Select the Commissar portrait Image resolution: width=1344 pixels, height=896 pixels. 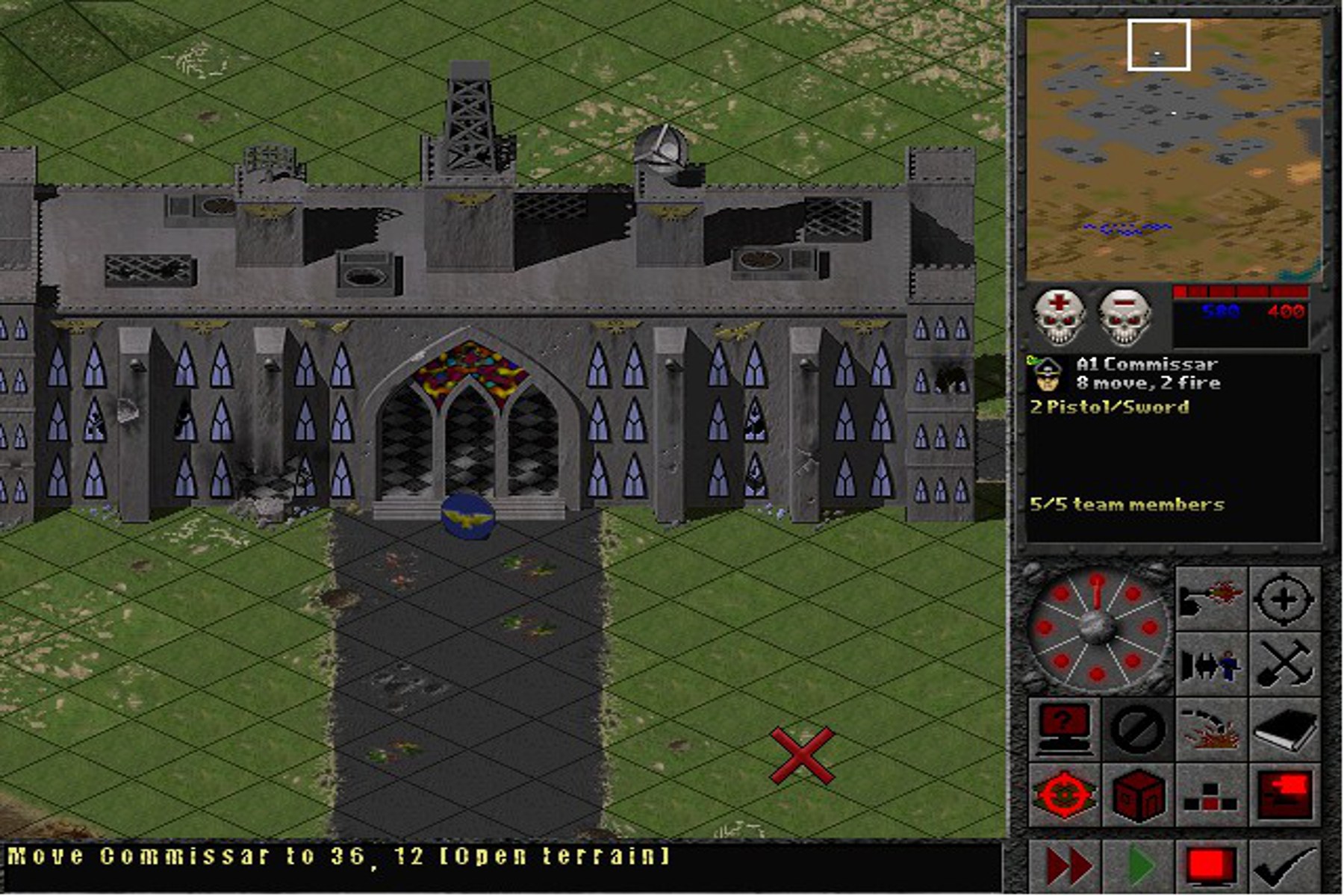coord(1048,373)
